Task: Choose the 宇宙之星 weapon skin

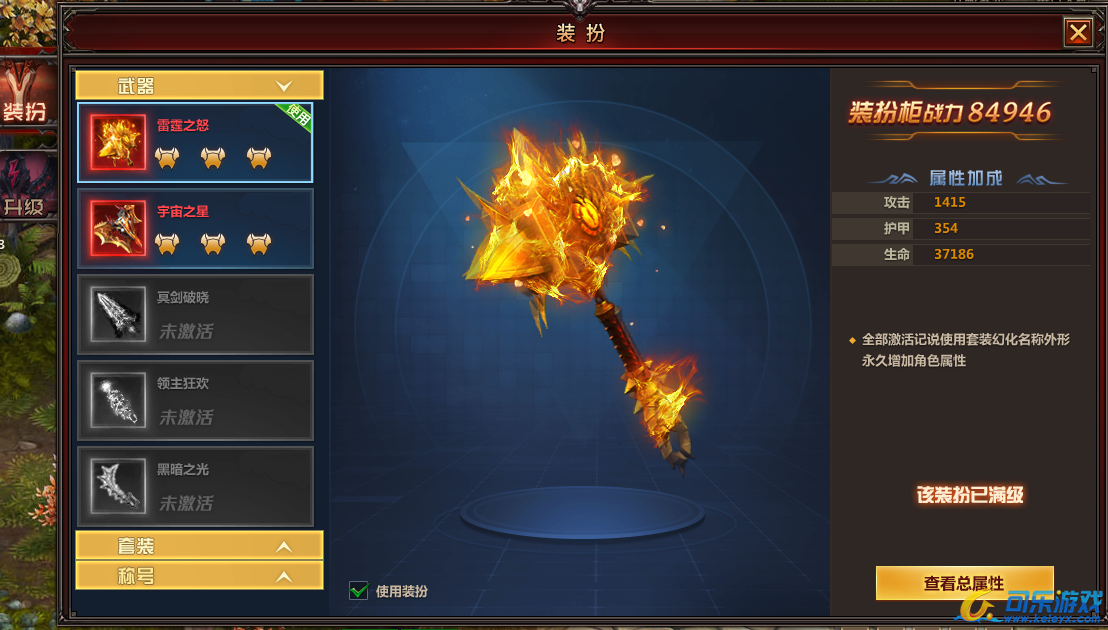Action: [x=195, y=228]
